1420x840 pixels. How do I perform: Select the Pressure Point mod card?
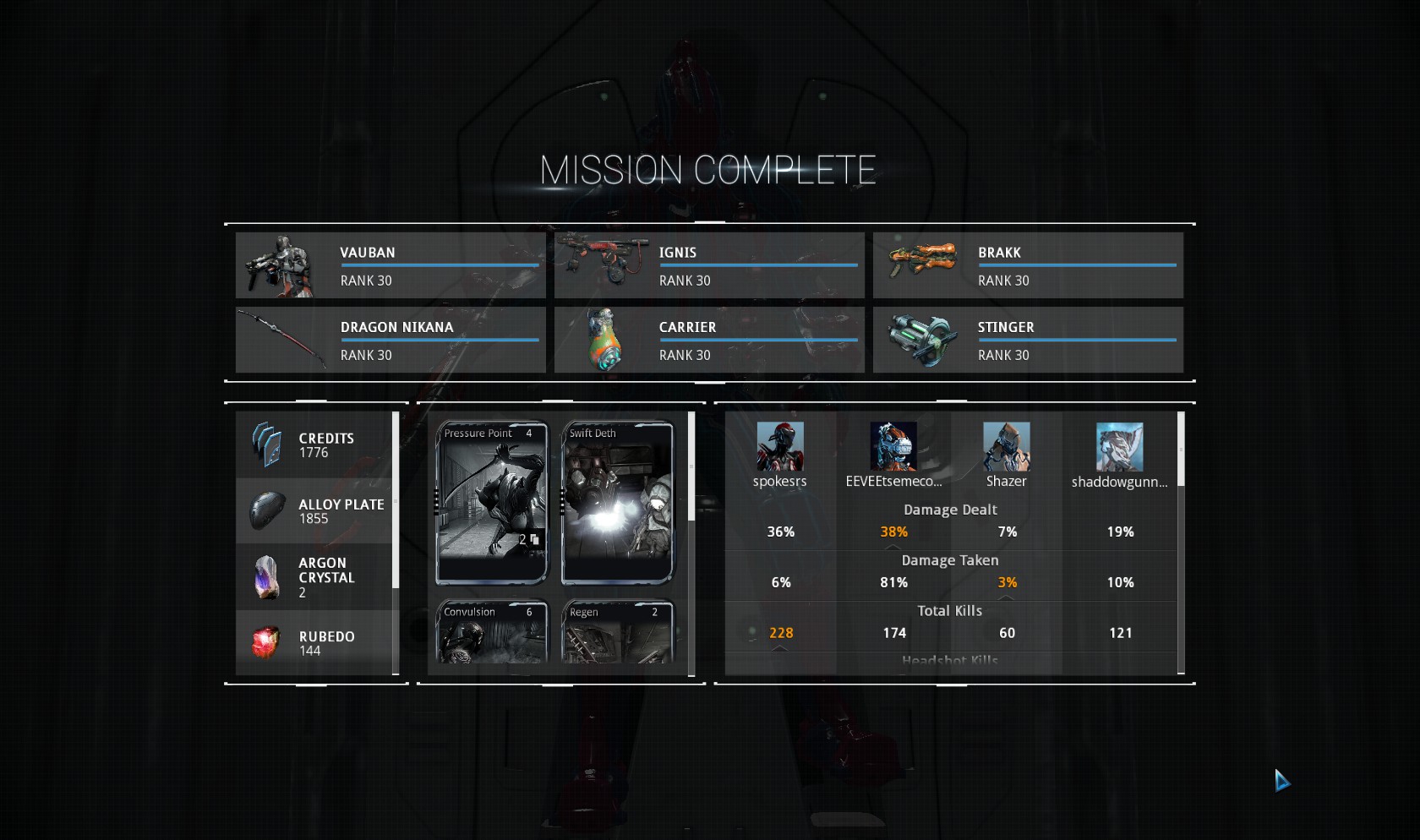(492, 503)
